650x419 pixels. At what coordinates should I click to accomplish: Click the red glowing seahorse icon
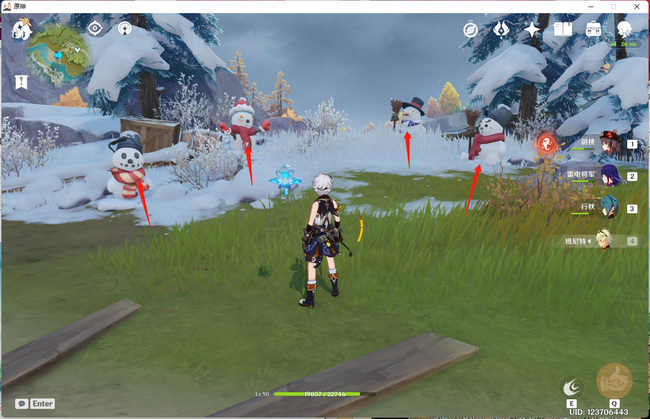pyautogui.click(x=547, y=145)
